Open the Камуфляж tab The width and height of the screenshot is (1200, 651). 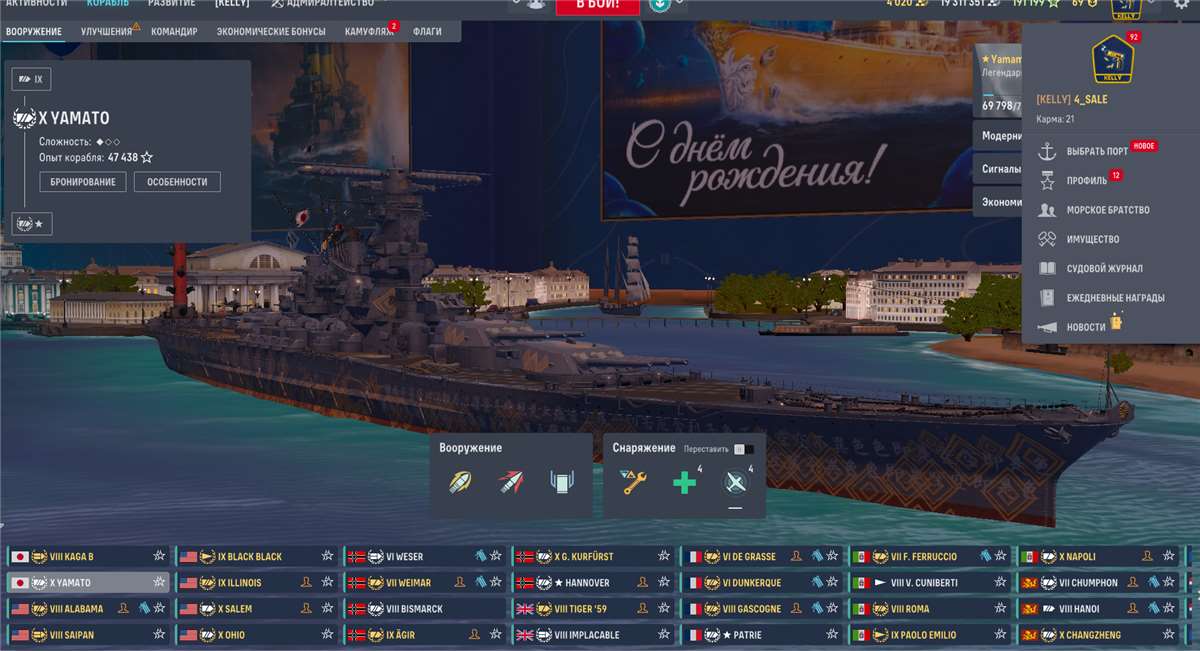(x=368, y=32)
